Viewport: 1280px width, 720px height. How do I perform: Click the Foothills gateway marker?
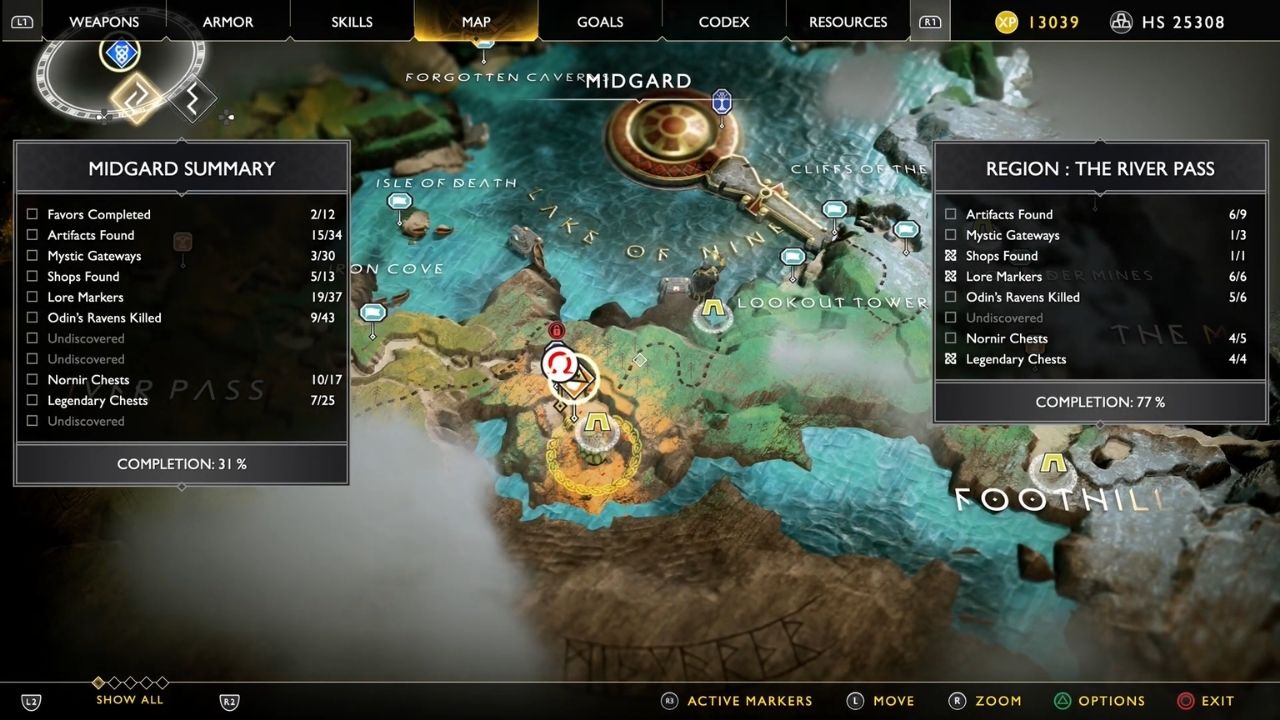coord(1050,466)
